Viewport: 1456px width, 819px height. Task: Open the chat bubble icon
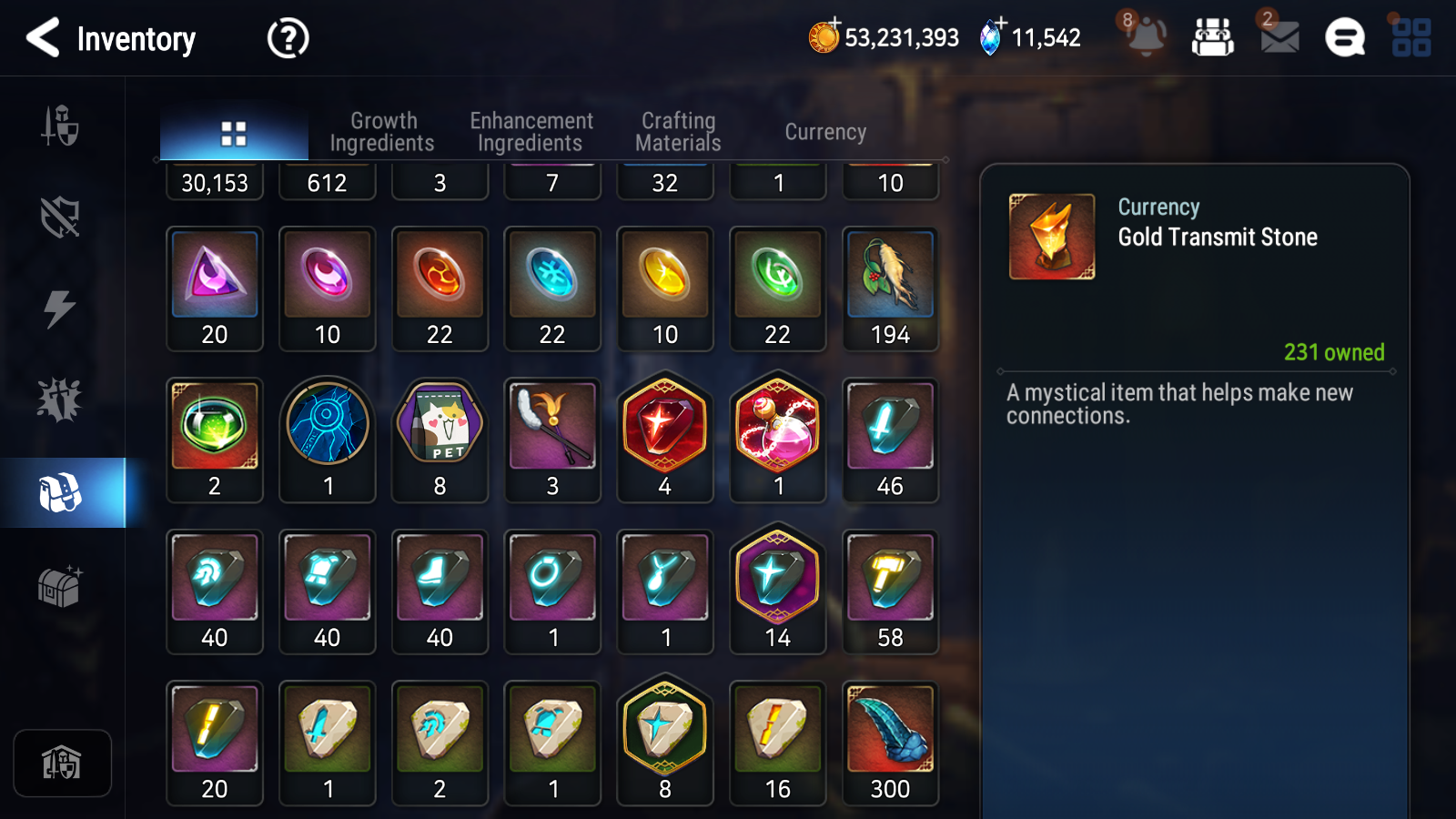(1344, 38)
